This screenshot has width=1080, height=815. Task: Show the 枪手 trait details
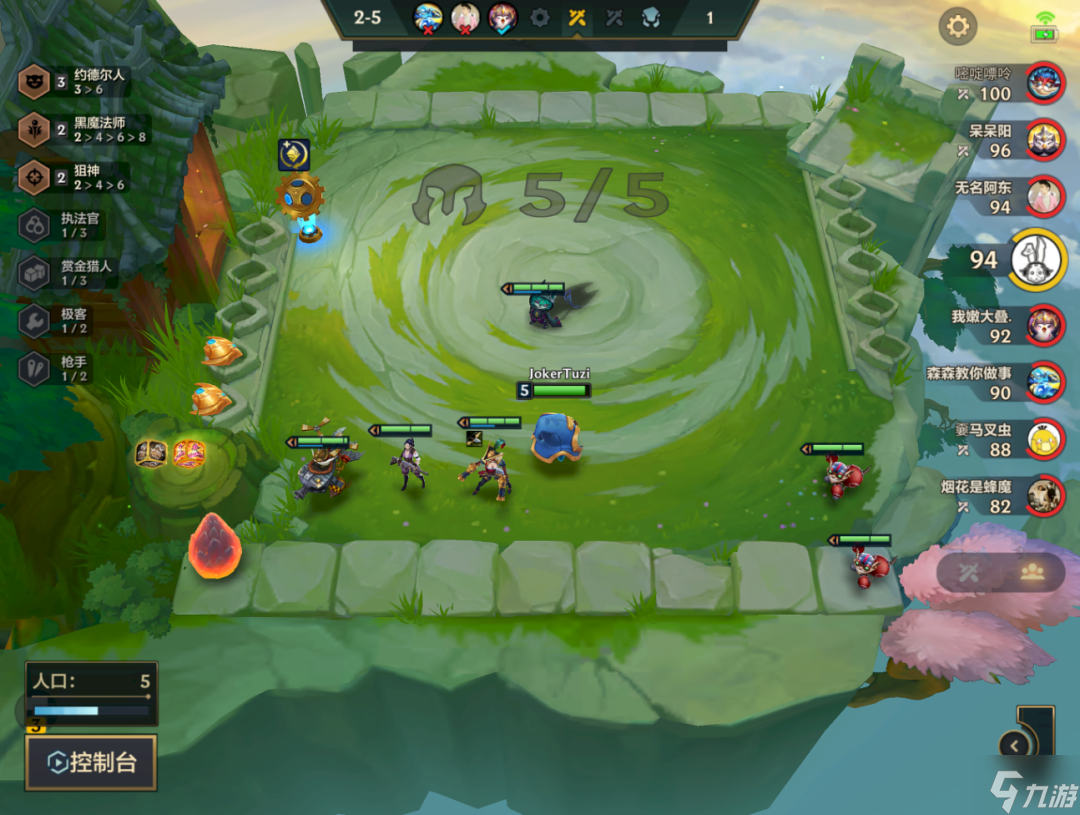pos(34,369)
